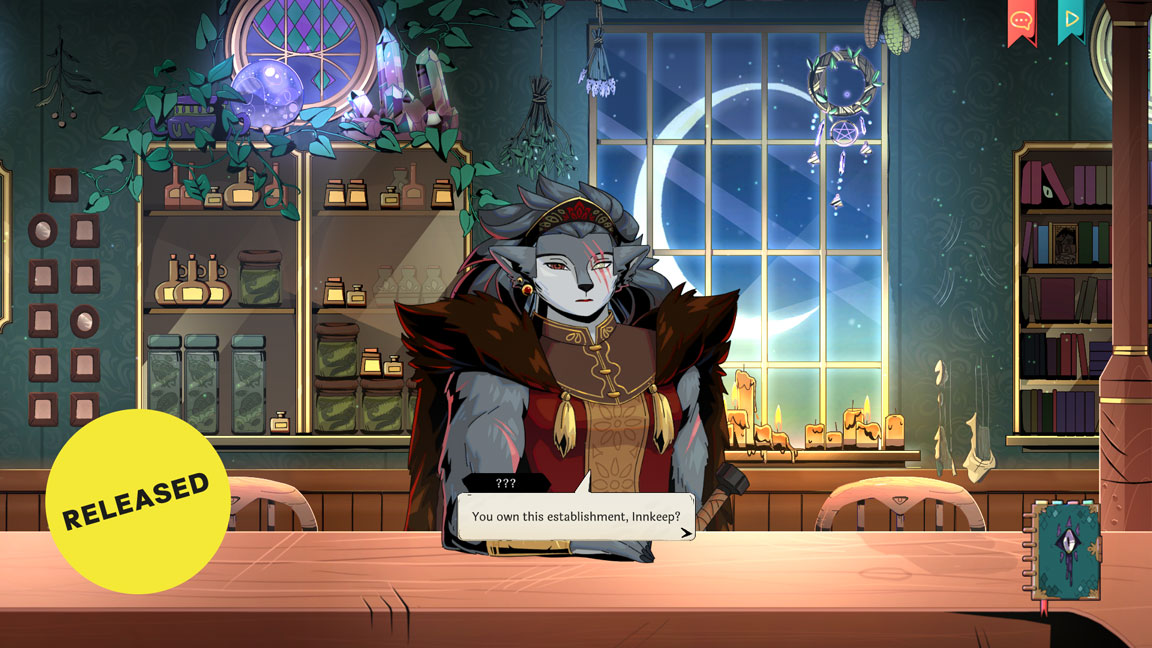Advance dialogue with the small arrow
1152x648 pixels.
[x=685, y=532]
